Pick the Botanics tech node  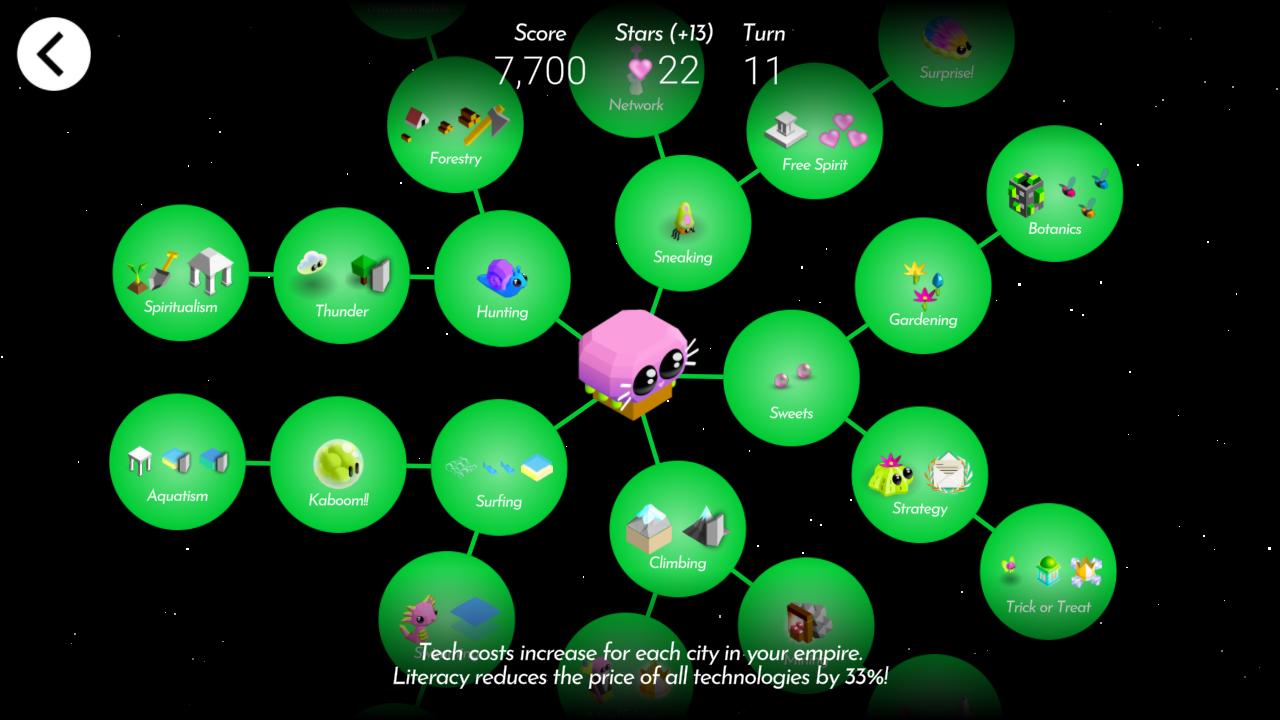tap(1055, 195)
